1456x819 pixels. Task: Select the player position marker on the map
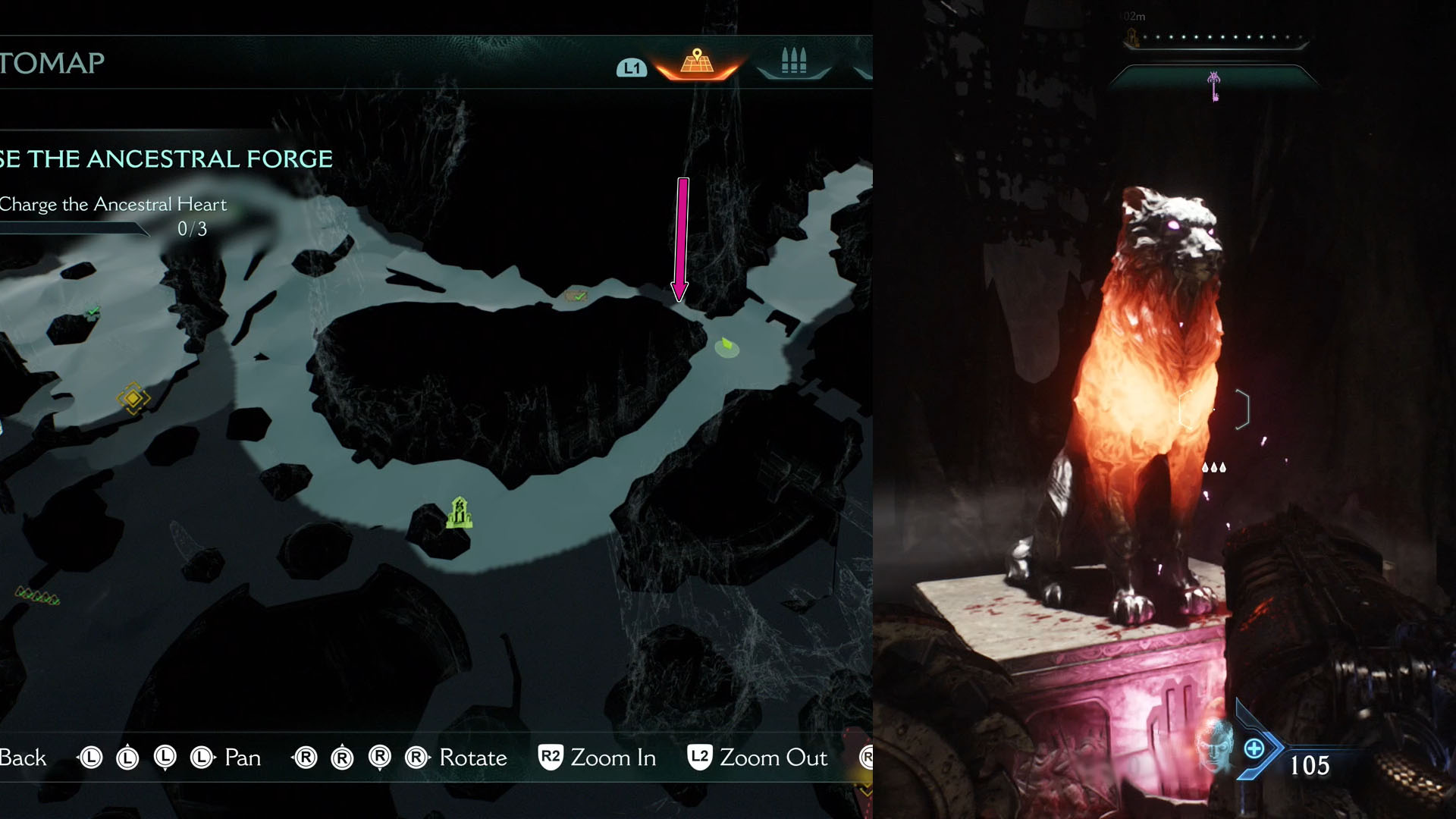tap(726, 345)
